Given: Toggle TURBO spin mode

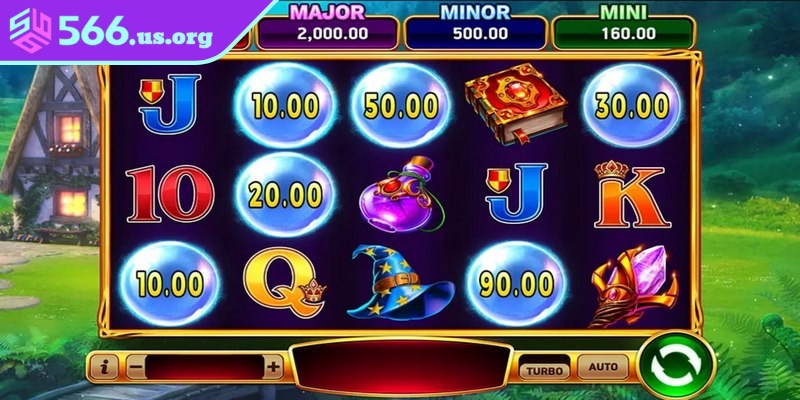Looking at the screenshot, I should pos(544,369).
